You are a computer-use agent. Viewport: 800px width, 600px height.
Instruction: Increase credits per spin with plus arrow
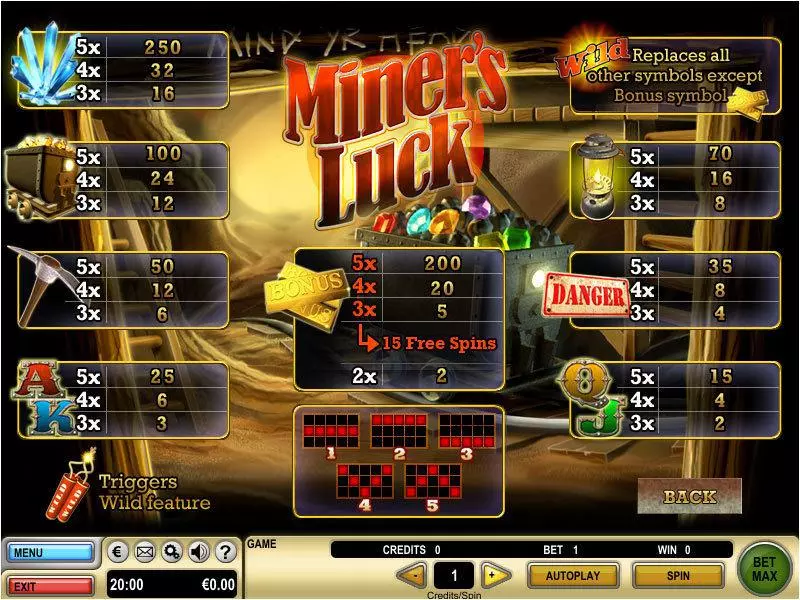click(490, 576)
